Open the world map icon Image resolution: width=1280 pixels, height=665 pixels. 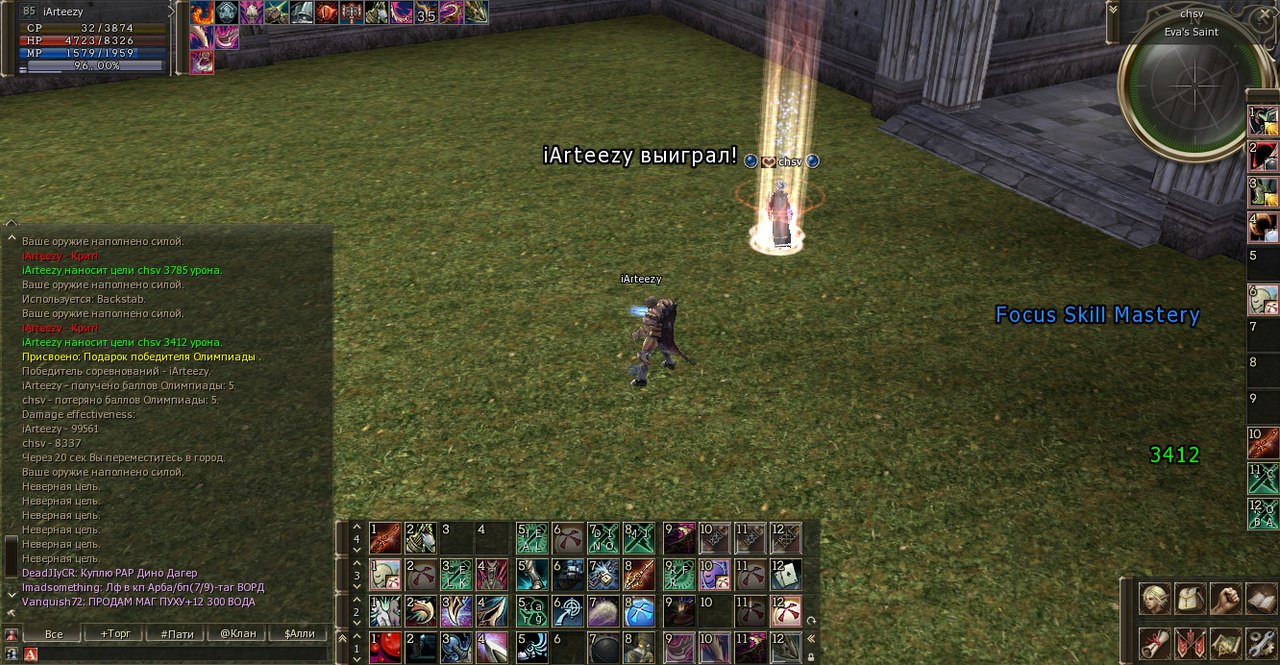tap(1225, 642)
